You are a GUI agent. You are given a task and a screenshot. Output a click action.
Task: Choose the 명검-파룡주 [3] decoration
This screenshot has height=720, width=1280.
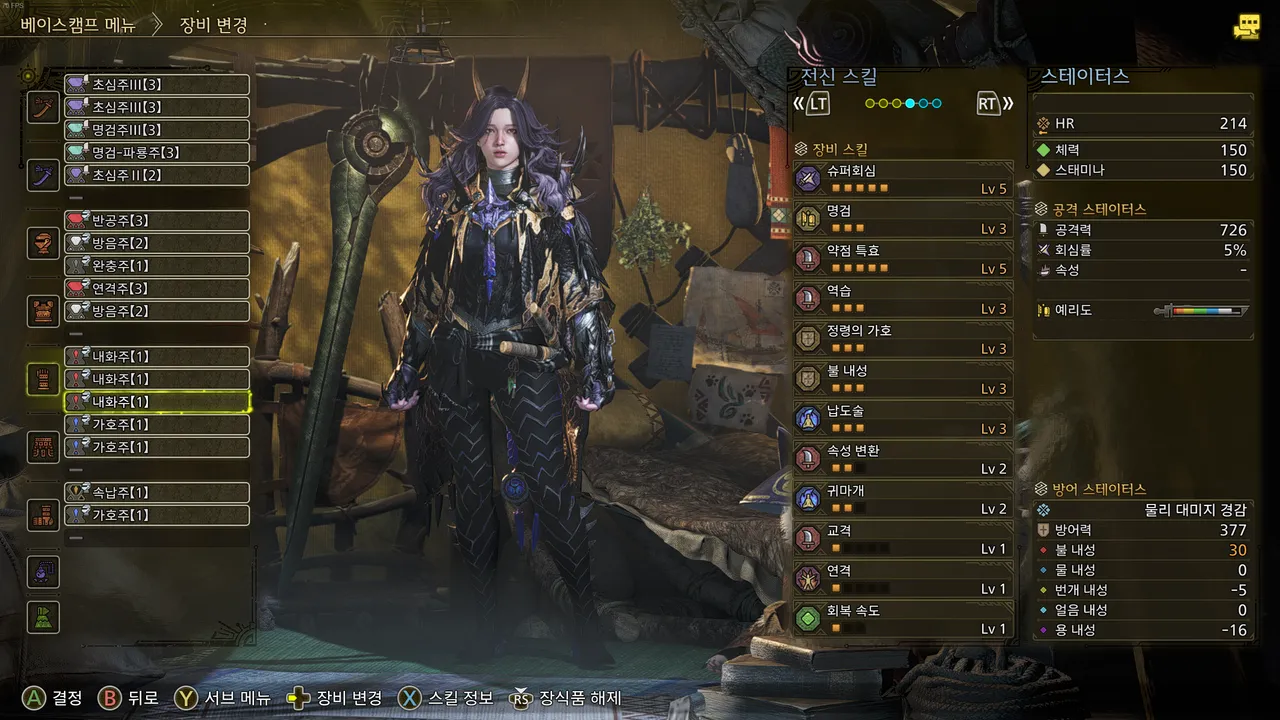pyautogui.click(x=157, y=153)
